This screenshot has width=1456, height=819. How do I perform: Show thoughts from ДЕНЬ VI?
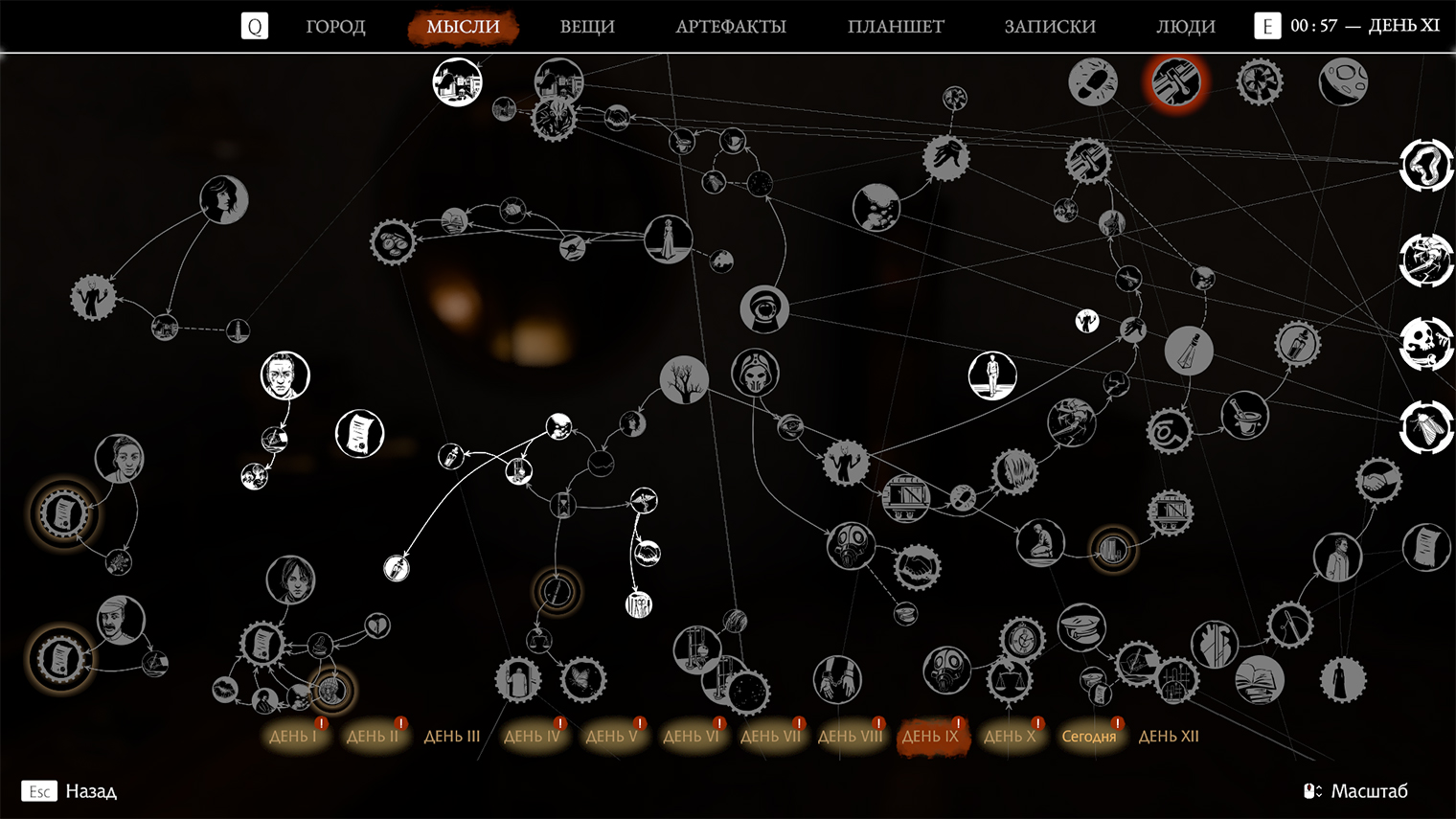(690, 737)
